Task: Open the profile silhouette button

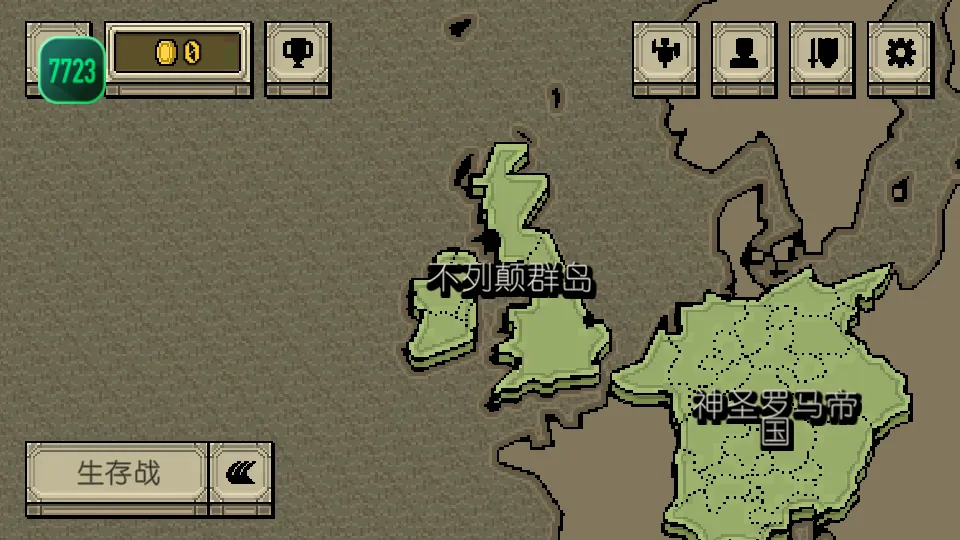Action: click(x=744, y=53)
